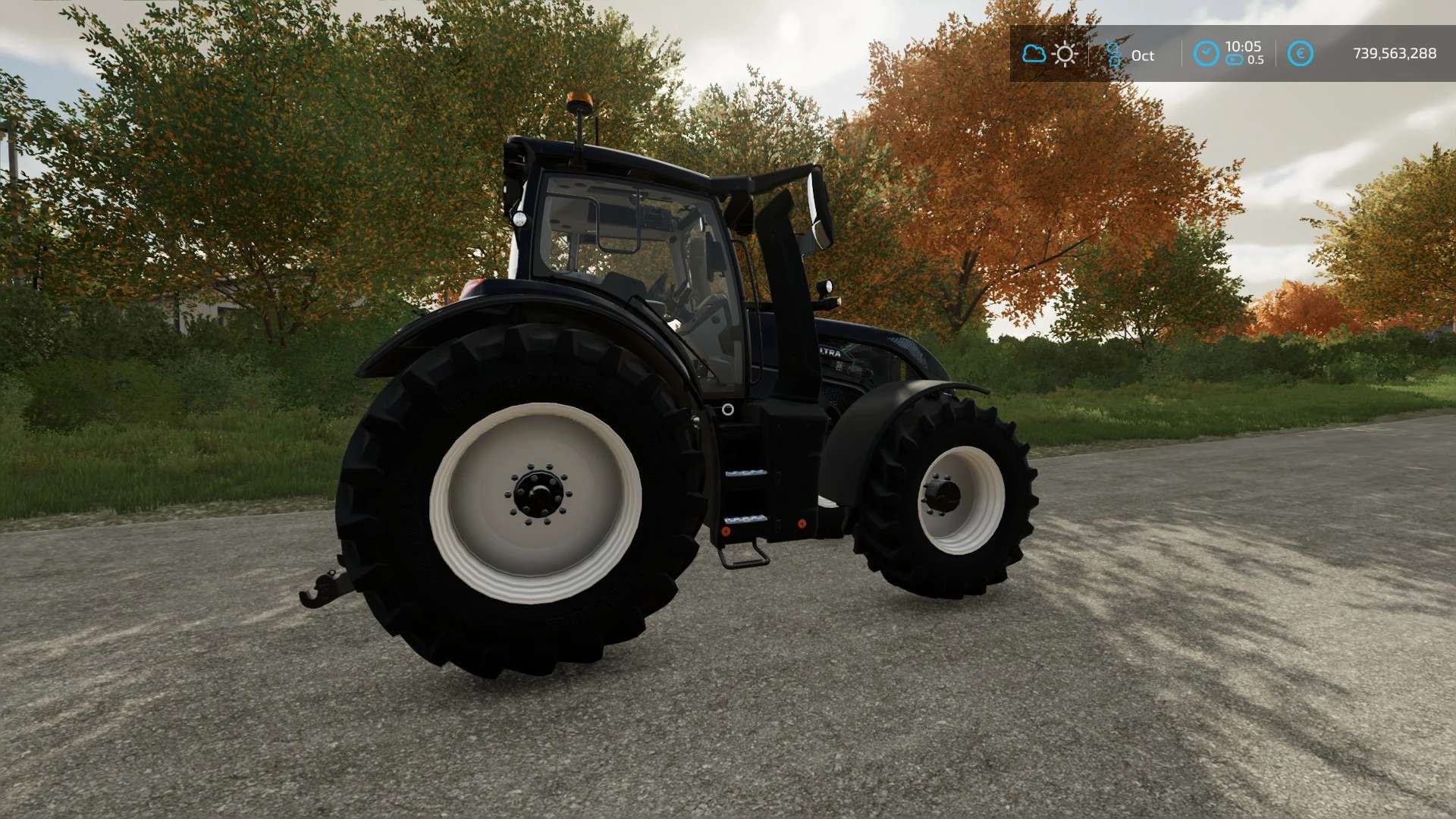
Task: Click the white sun forecast icon
Action: [1065, 54]
